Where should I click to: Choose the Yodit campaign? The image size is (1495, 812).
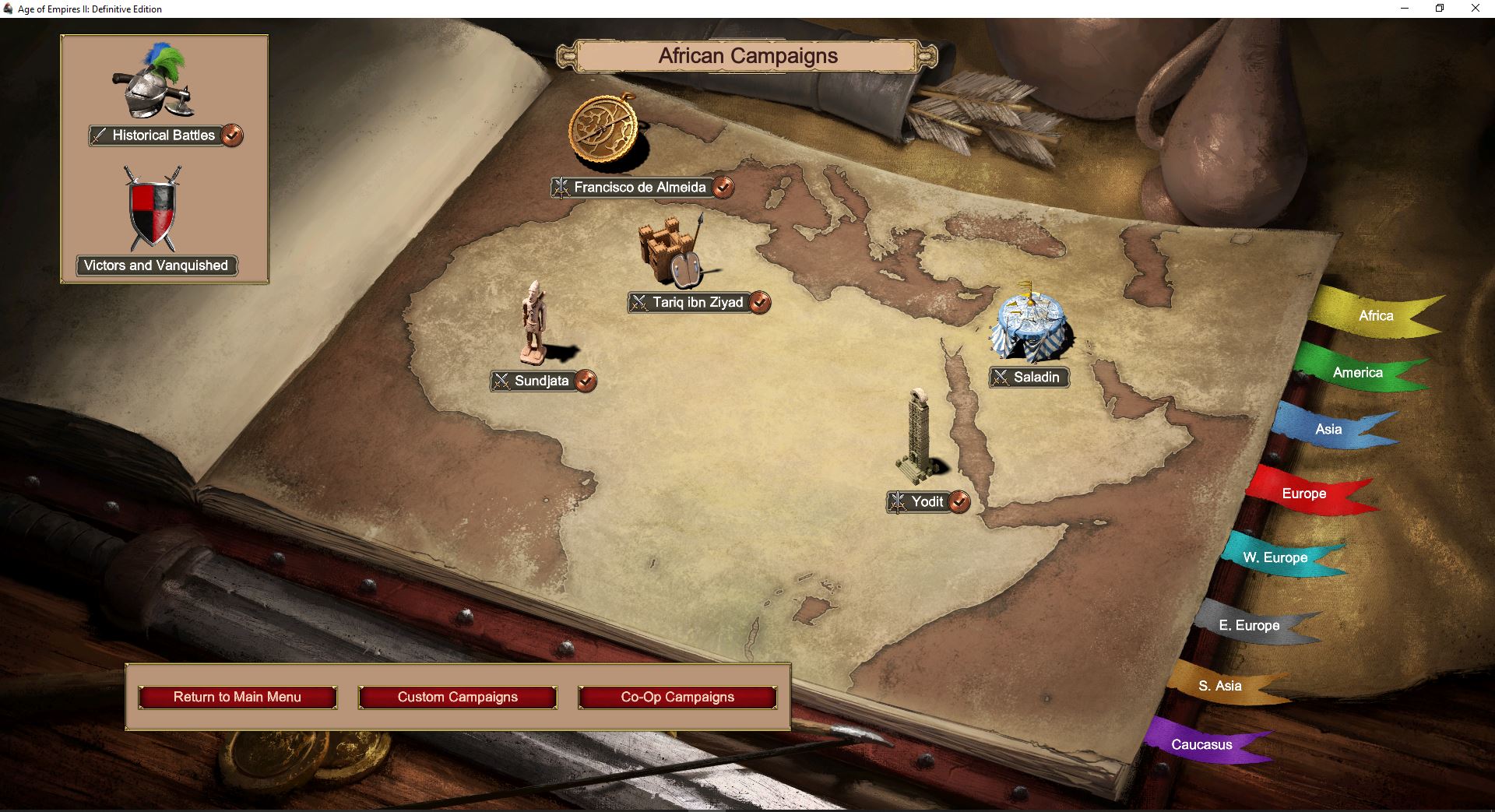[927, 502]
